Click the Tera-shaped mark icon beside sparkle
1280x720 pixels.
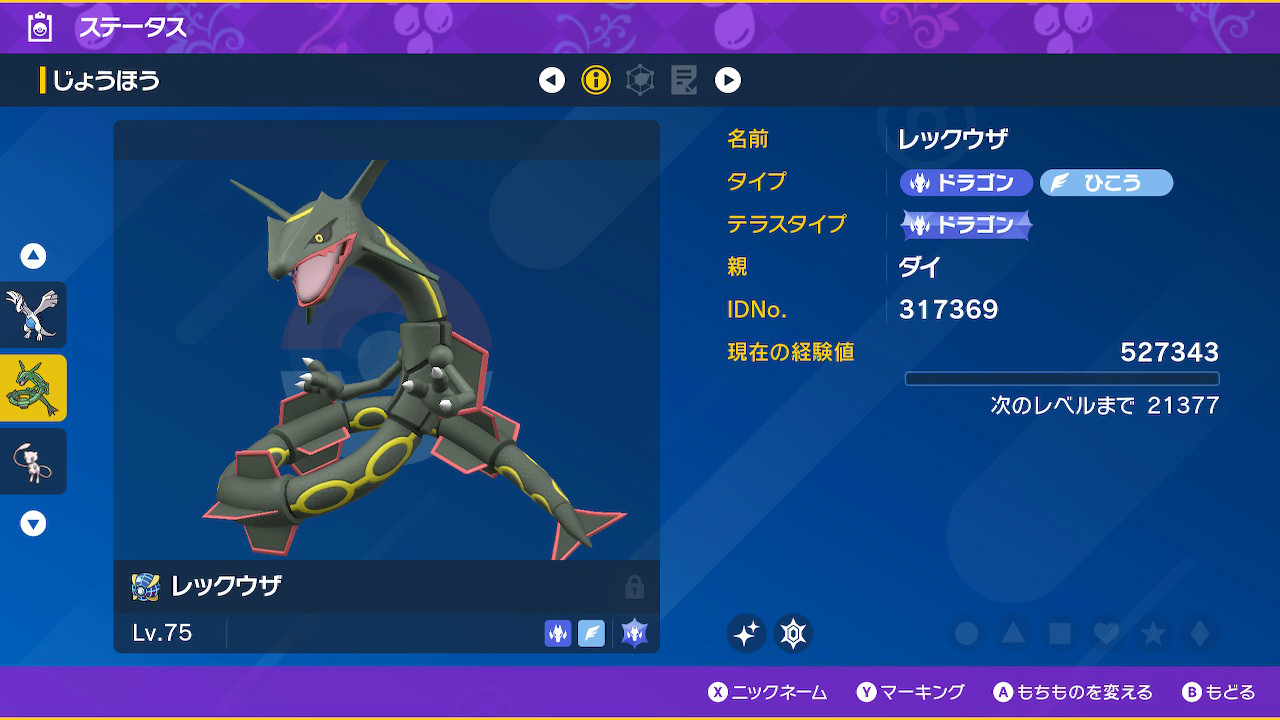794,633
